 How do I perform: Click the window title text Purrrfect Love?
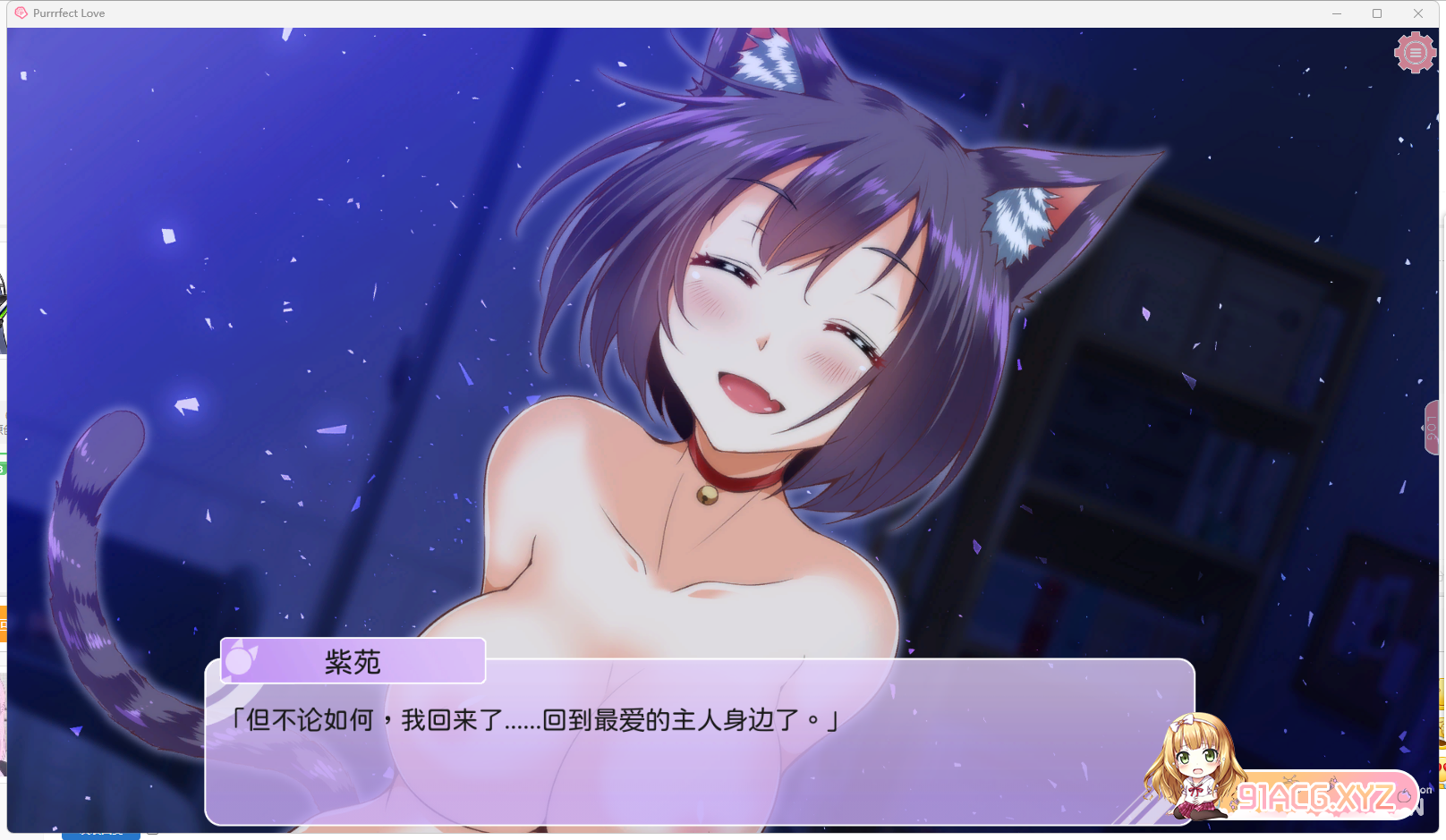tap(68, 13)
